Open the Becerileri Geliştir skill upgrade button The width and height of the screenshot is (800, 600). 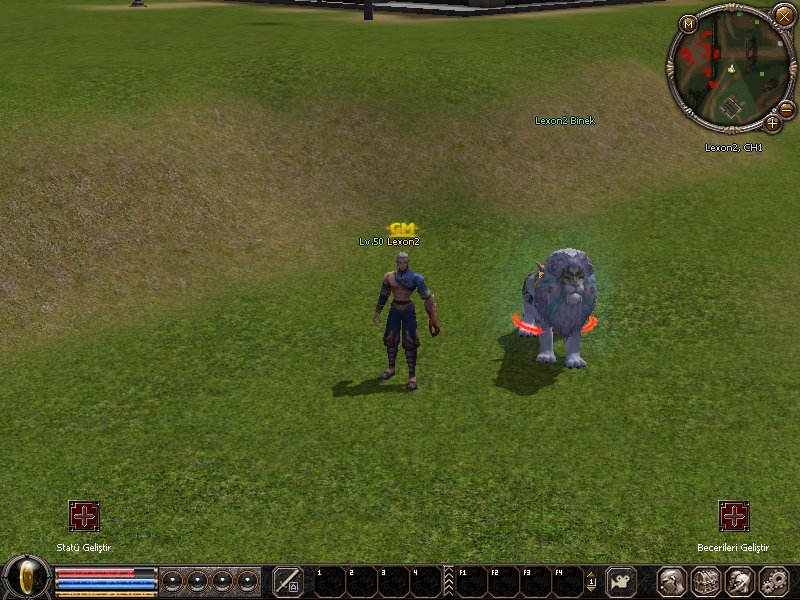tap(734, 516)
